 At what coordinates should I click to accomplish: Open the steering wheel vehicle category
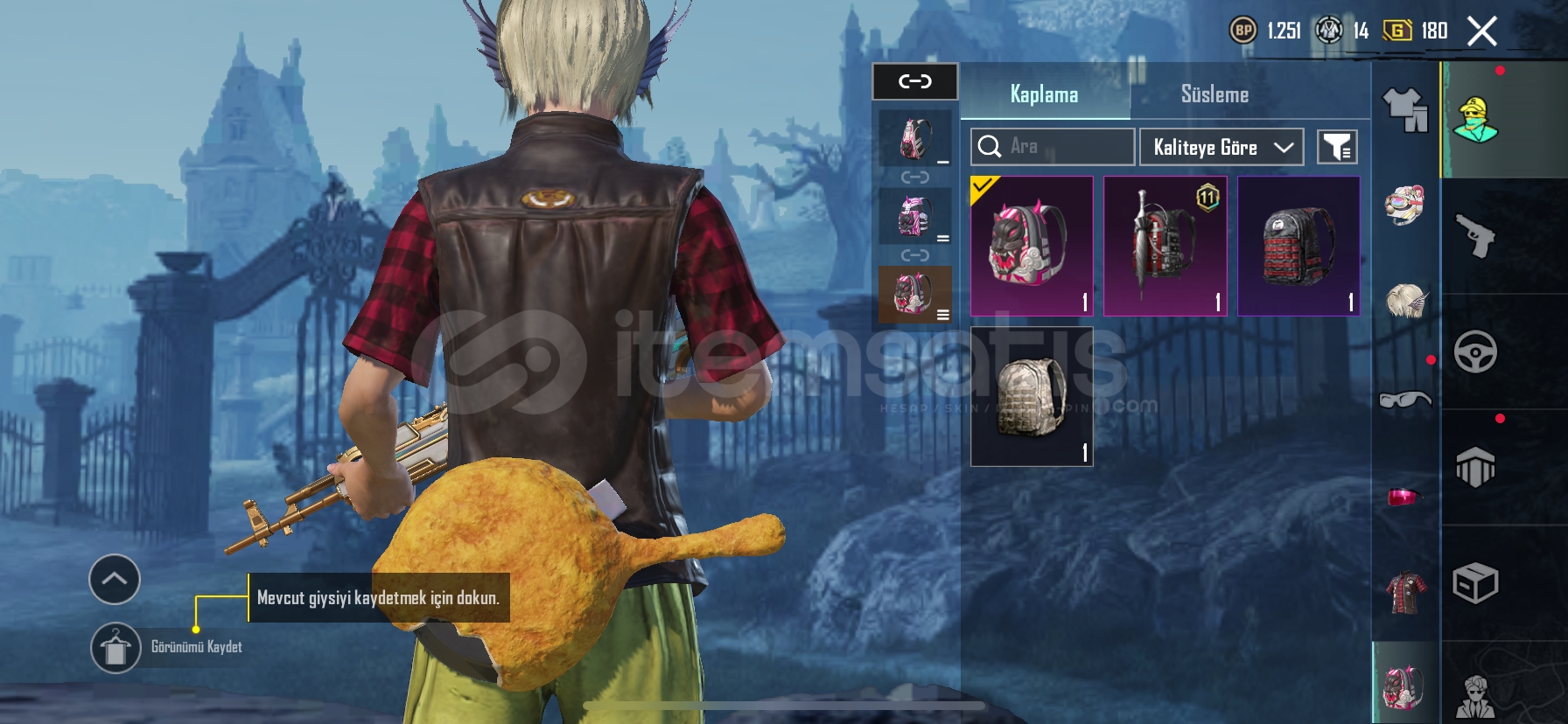coord(1476,352)
